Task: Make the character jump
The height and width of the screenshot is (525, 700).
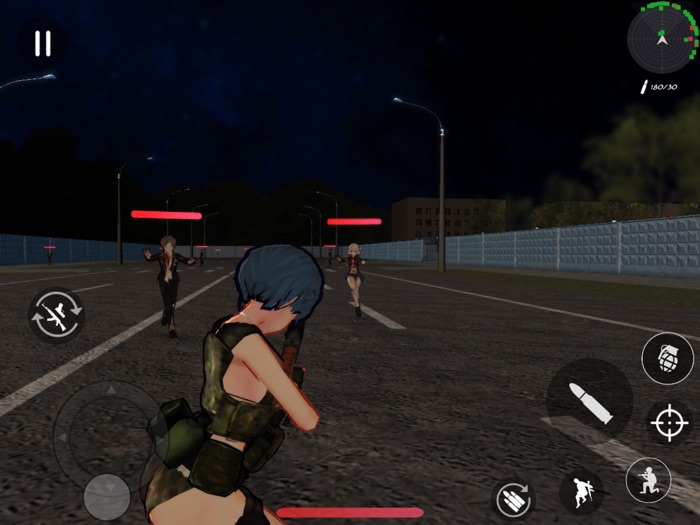Action: 581,492
